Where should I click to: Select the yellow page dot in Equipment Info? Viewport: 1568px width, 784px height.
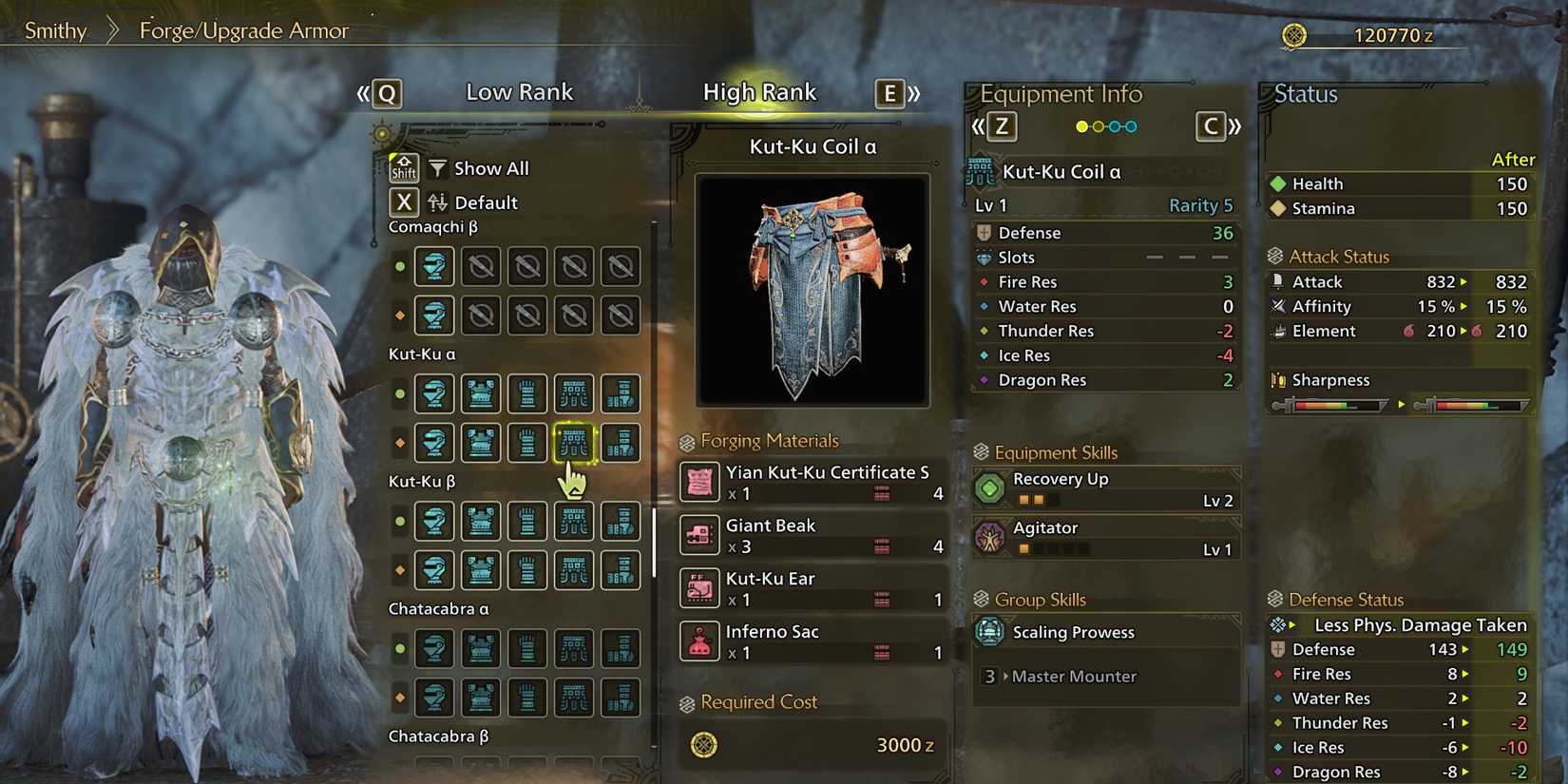[x=1082, y=125]
